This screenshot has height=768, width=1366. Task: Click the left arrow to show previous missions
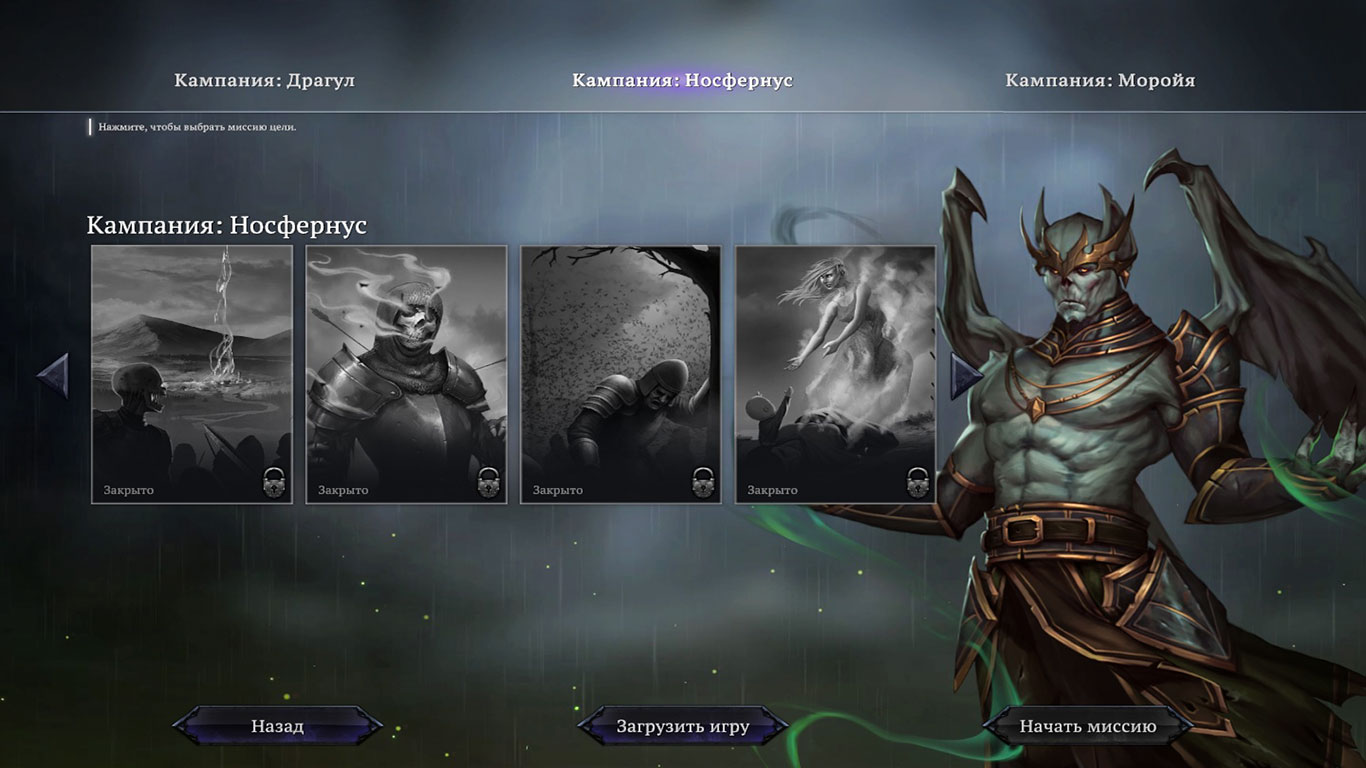coord(54,376)
